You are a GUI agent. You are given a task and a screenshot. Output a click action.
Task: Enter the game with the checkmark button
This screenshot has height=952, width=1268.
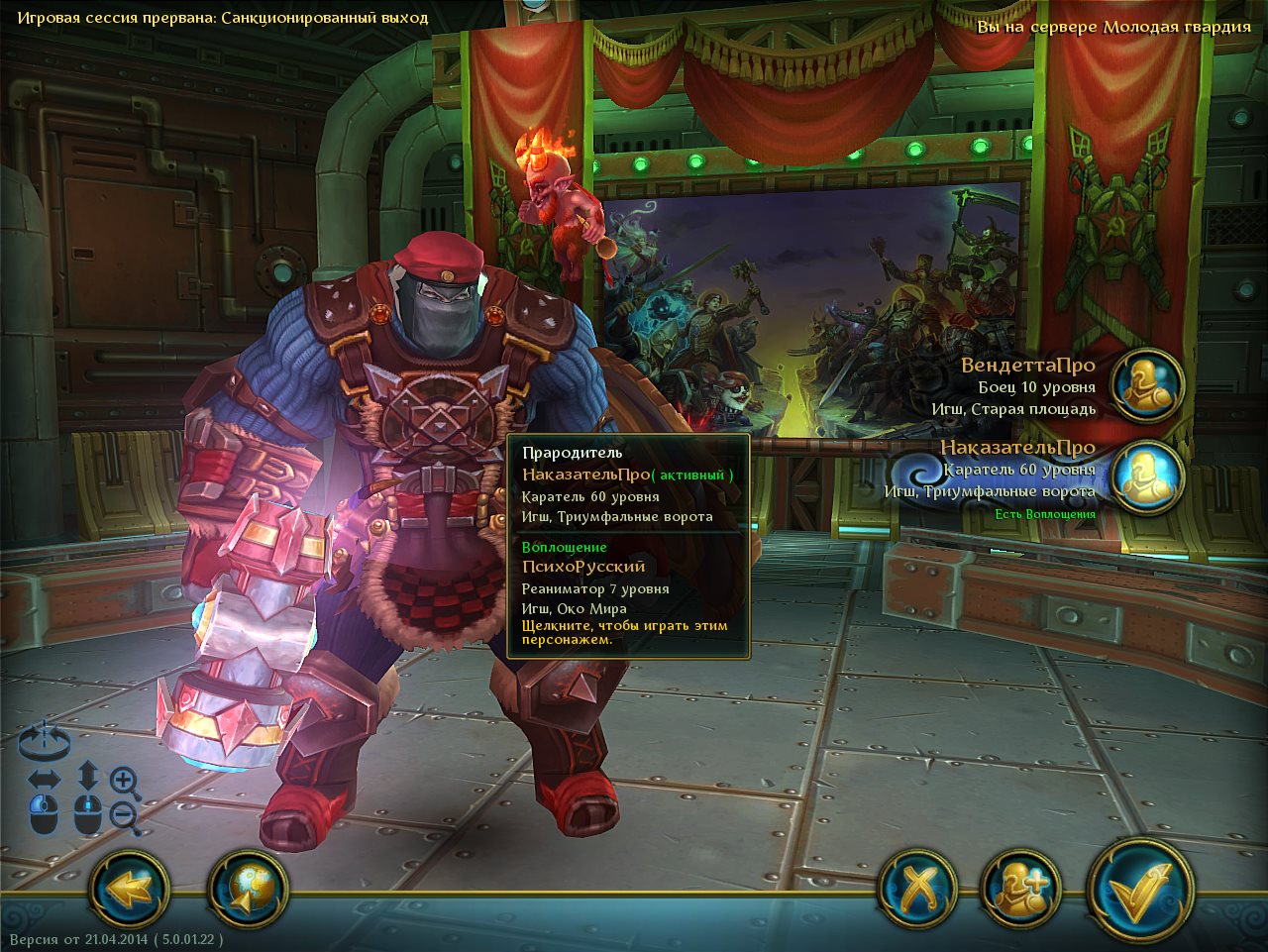(1138, 889)
